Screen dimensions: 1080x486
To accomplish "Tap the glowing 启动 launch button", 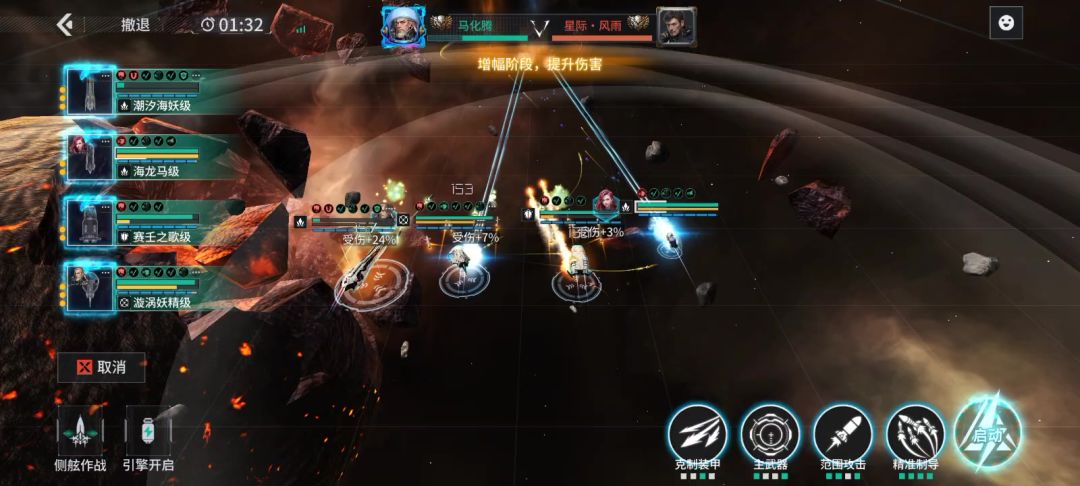I will (x=988, y=434).
